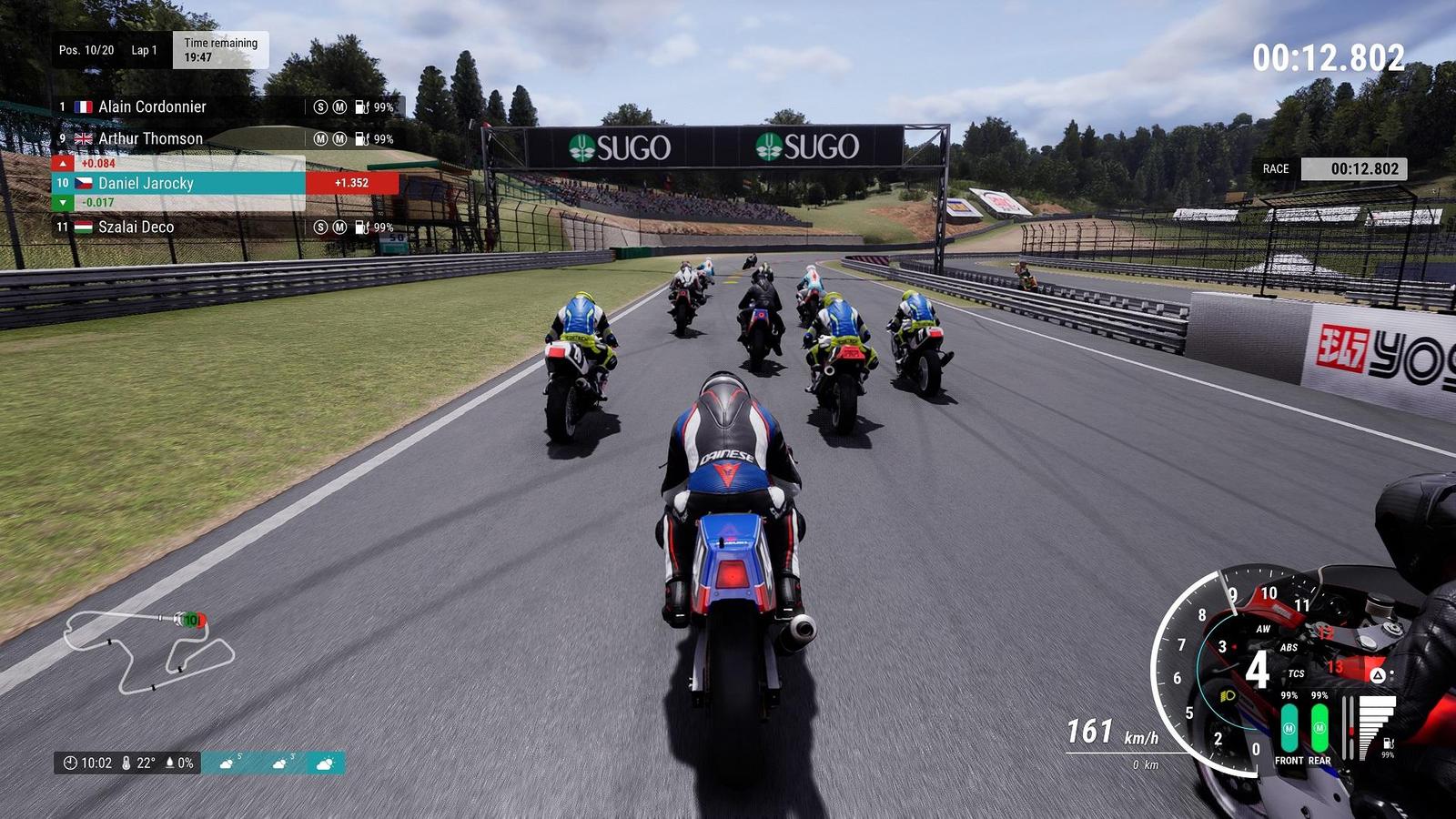The width and height of the screenshot is (1456, 819).
Task: Select Arthur Thomson's leaderboard row
Action: 150,139
